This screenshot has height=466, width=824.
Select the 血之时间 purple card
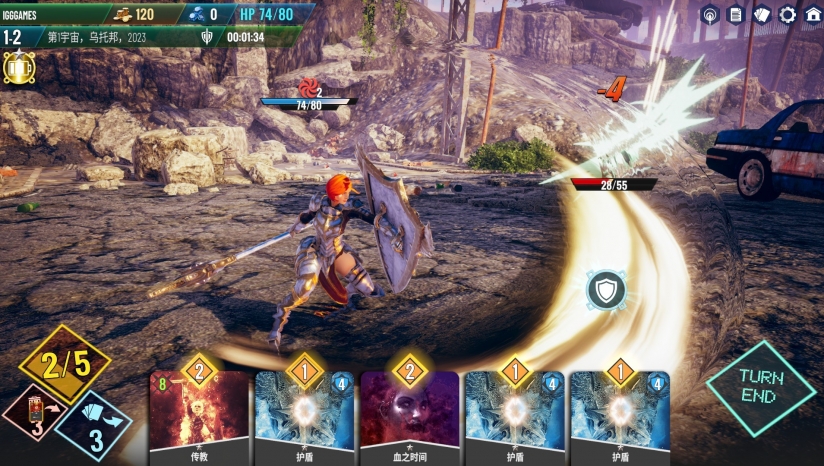point(409,415)
